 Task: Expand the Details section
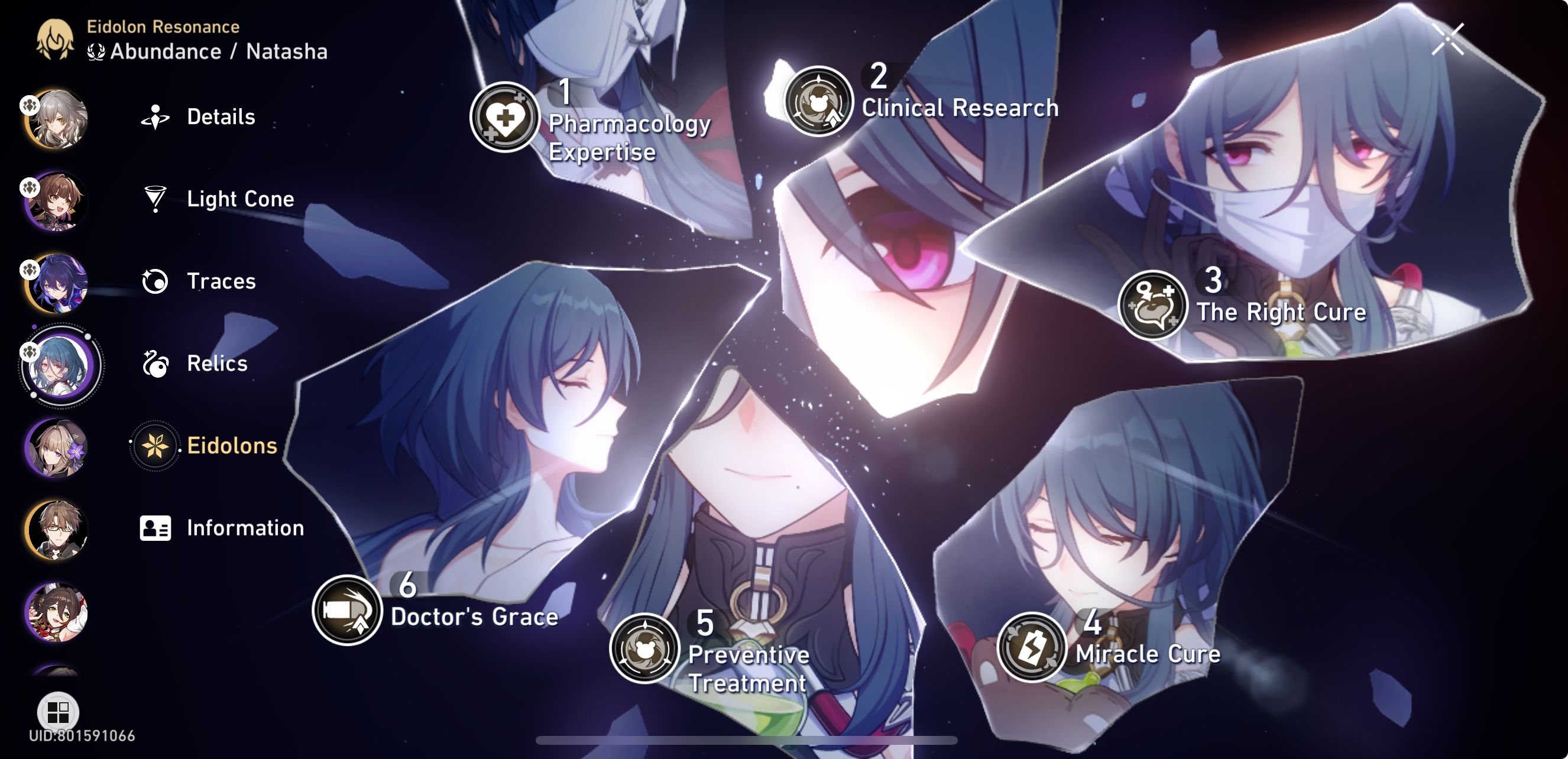(x=221, y=116)
